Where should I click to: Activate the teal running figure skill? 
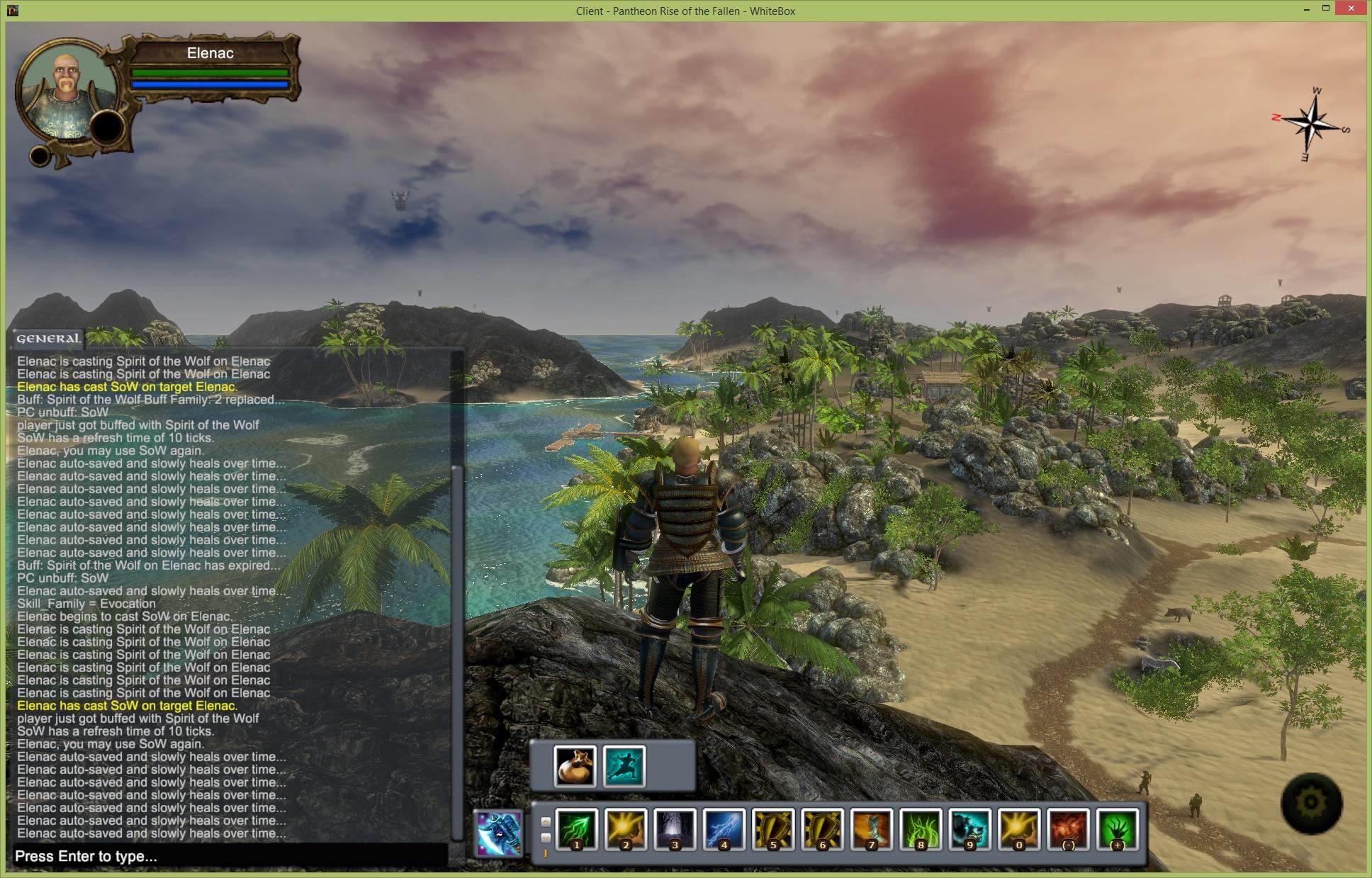624,766
